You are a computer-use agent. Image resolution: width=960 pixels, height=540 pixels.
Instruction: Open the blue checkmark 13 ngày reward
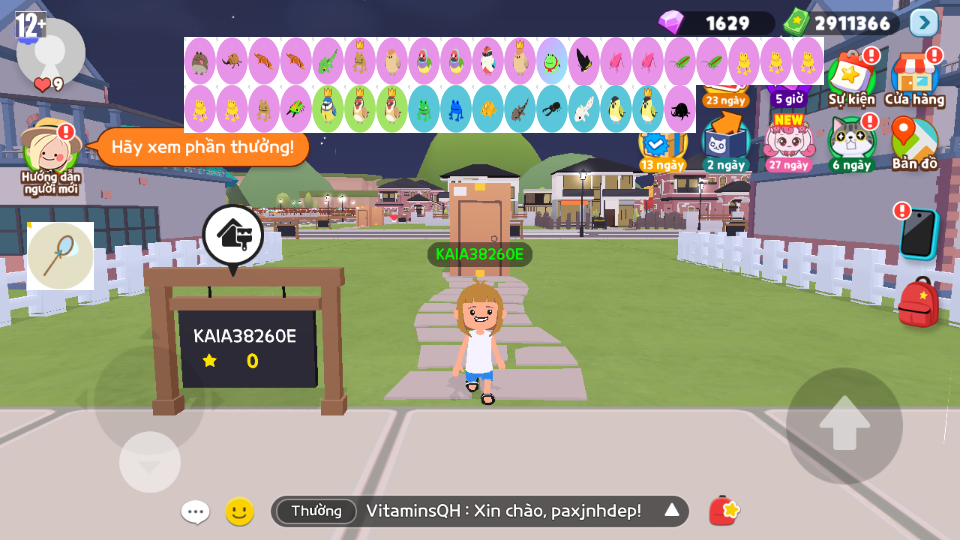click(661, 148)
